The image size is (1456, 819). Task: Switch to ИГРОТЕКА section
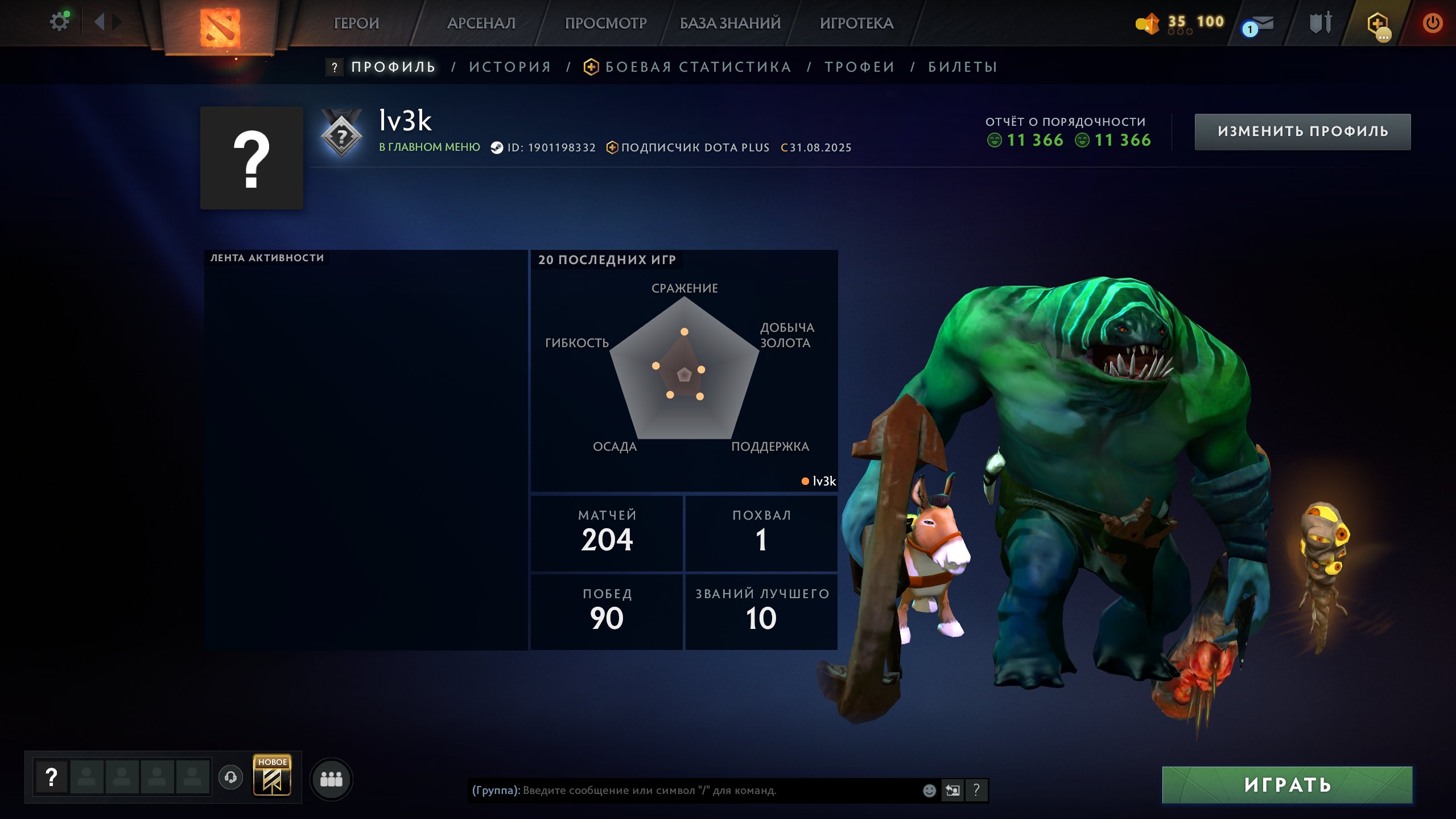pyautogui.click(x=856, y=23)
